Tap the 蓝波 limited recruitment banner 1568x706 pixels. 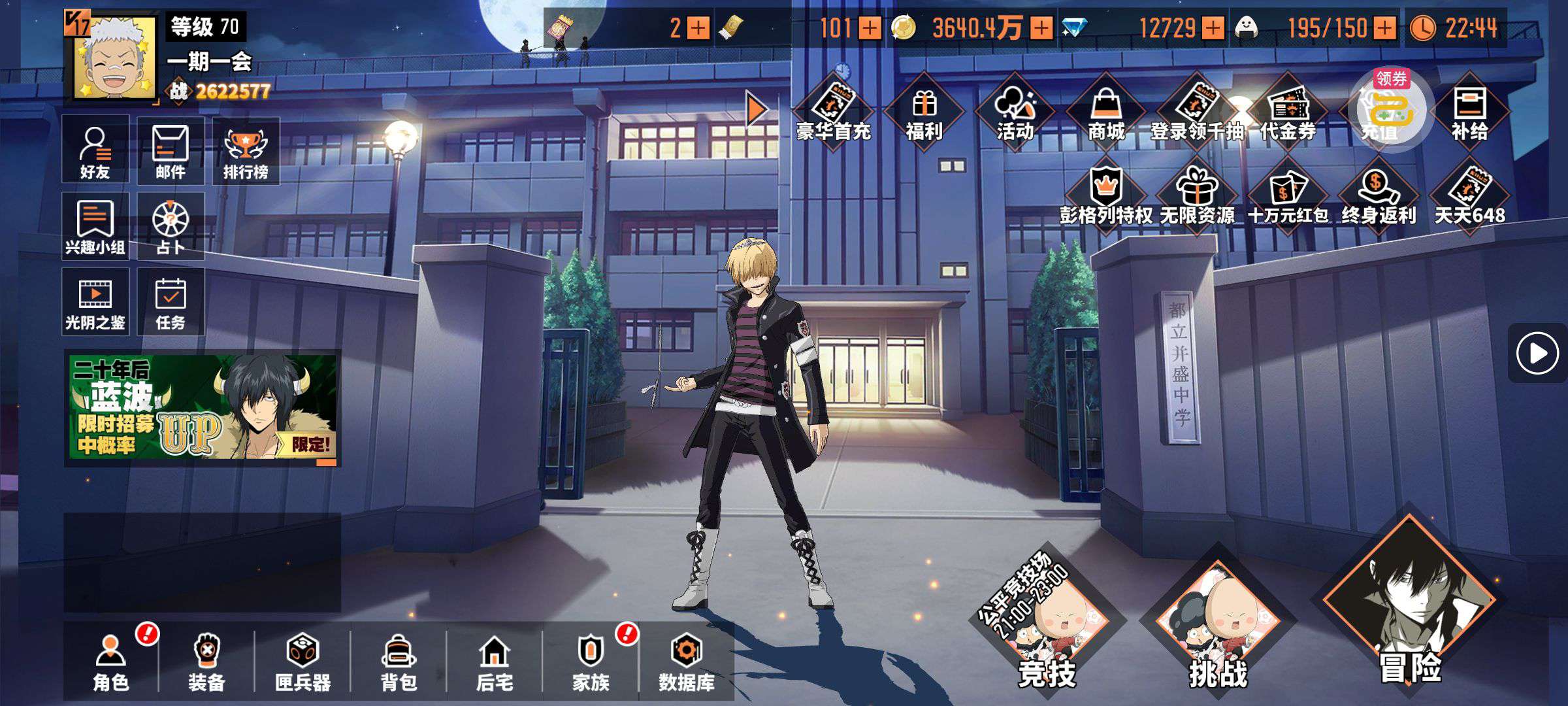[203, 408]
